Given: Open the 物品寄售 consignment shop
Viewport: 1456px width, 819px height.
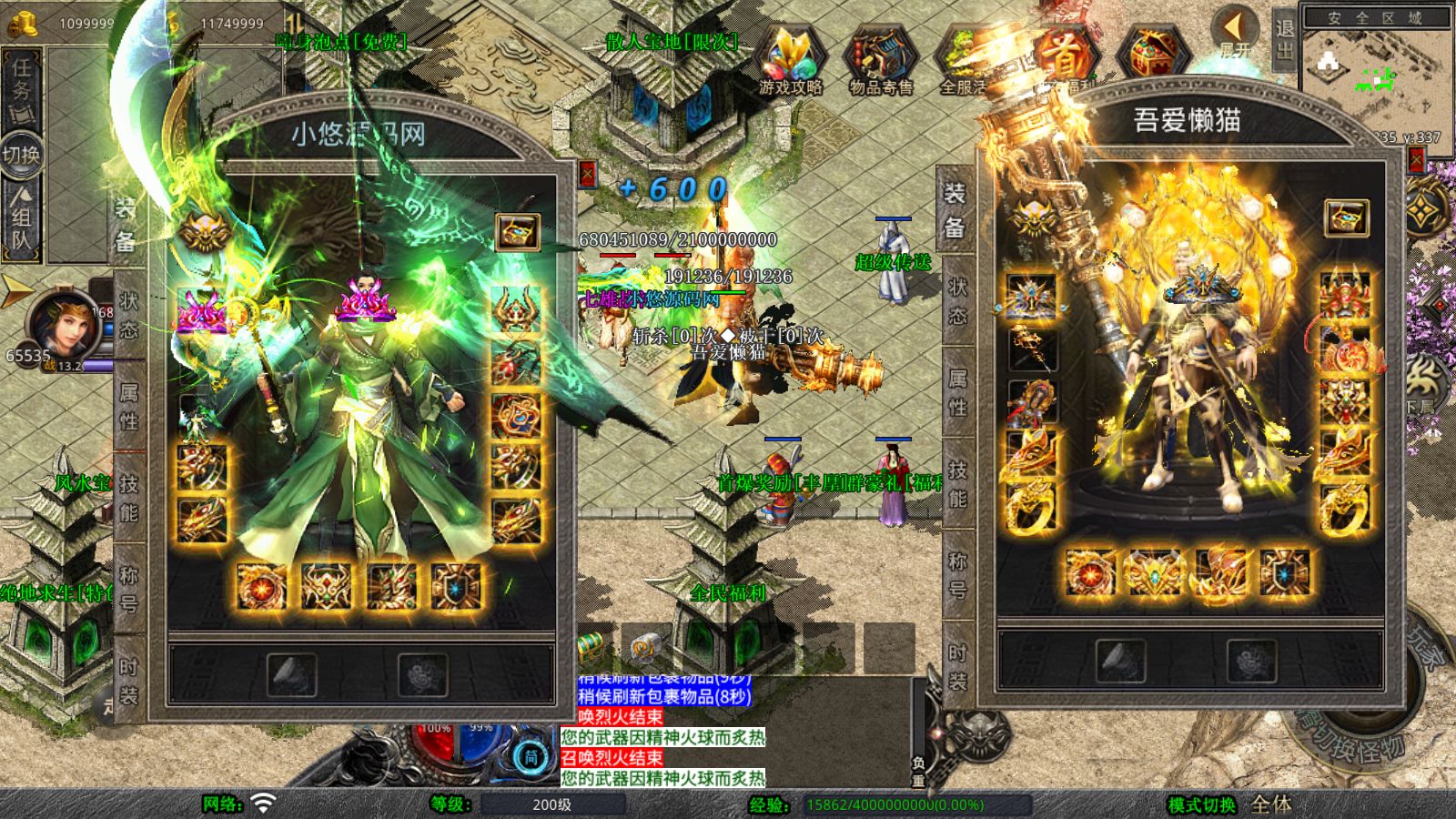Looking at the screenshot, I should pyautogui.click(x=880, y=57).
